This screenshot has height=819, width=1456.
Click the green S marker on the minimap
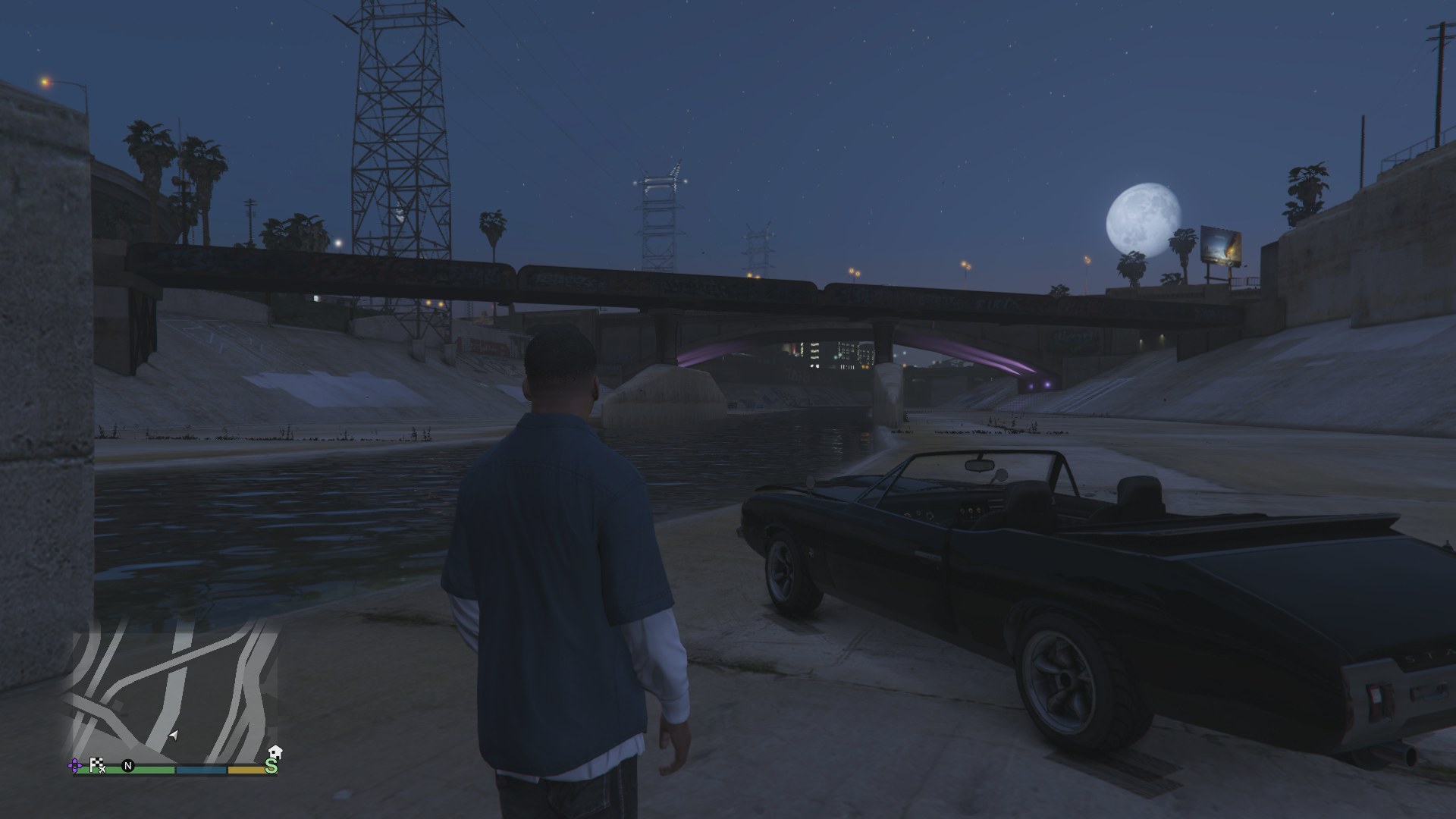[x=271, y=767]
